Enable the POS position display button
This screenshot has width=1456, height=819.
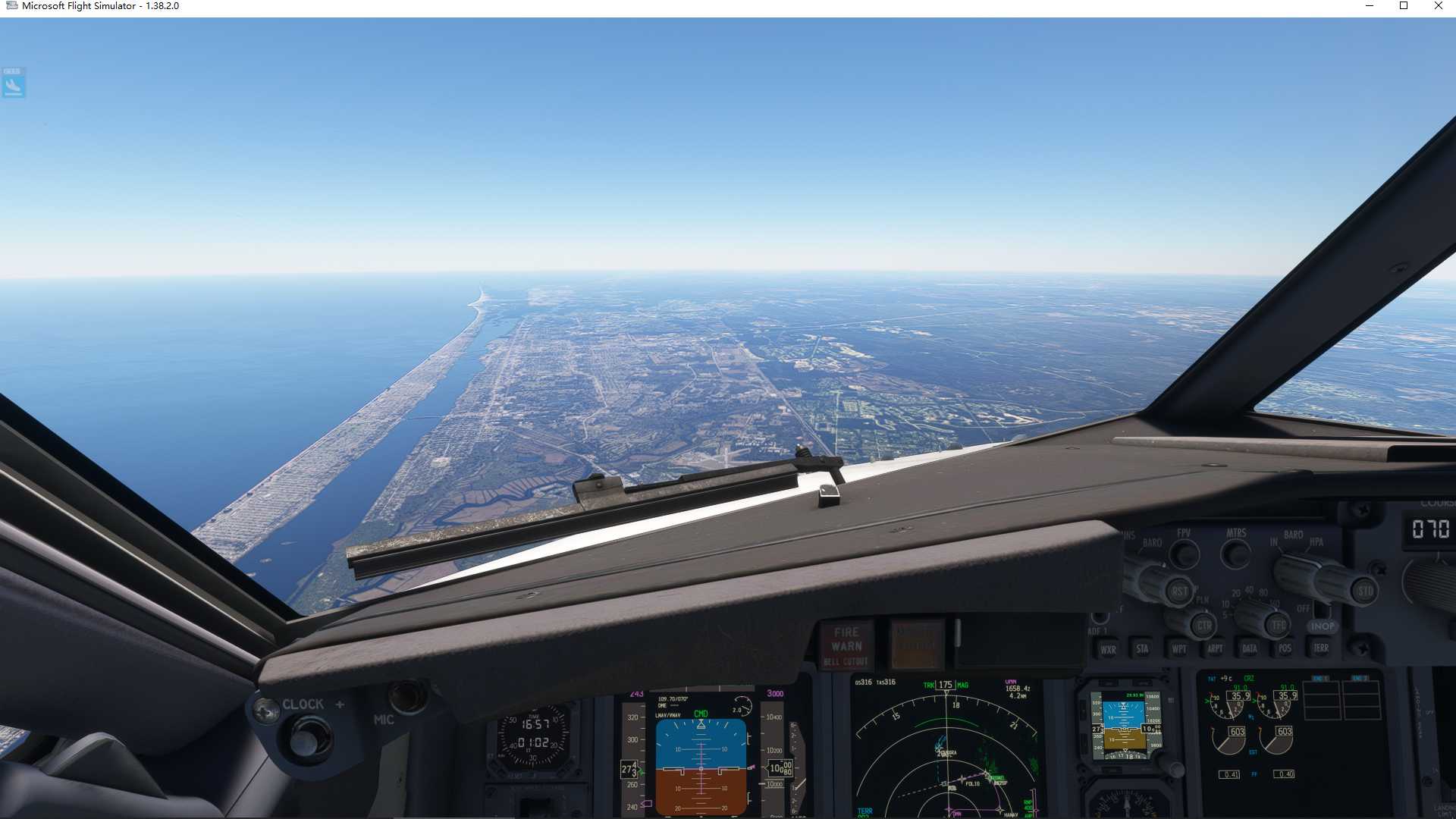pos(1285,648)
